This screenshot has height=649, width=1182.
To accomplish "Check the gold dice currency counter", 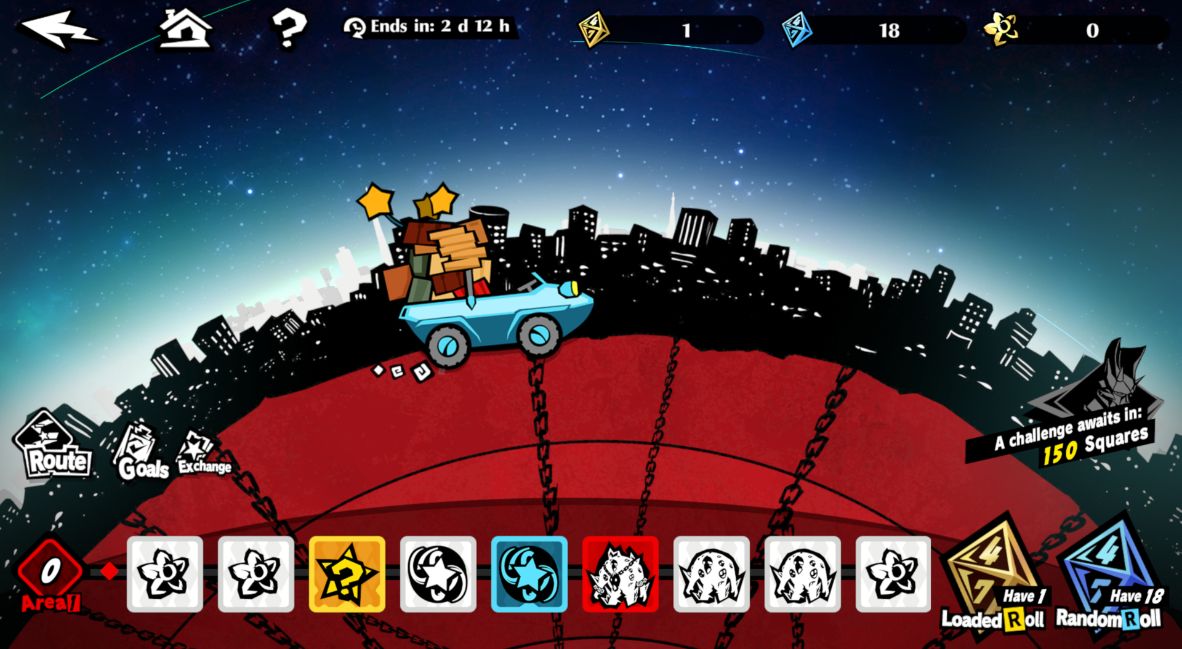I will (669, 30).
